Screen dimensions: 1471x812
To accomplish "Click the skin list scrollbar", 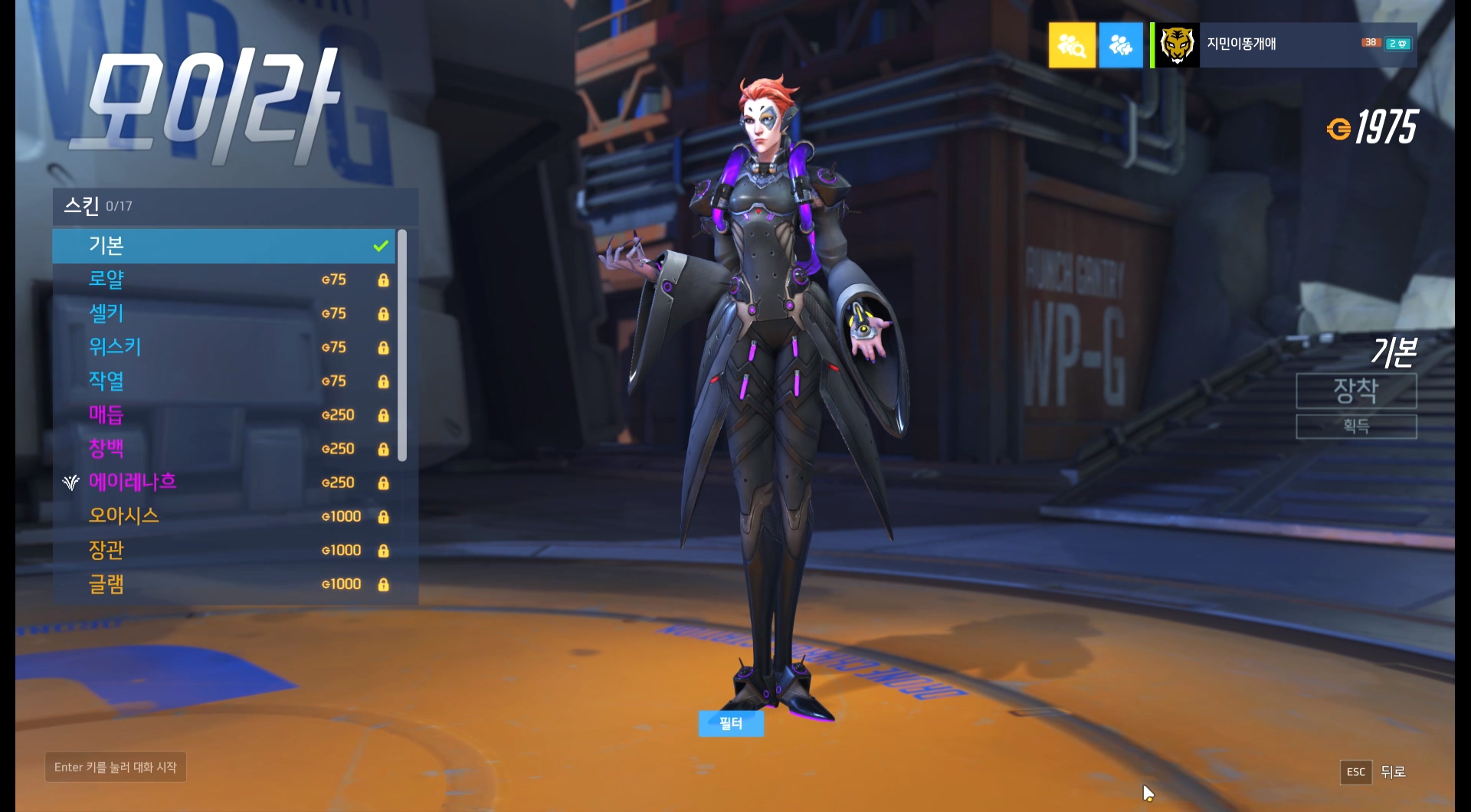I will (402, 345).
